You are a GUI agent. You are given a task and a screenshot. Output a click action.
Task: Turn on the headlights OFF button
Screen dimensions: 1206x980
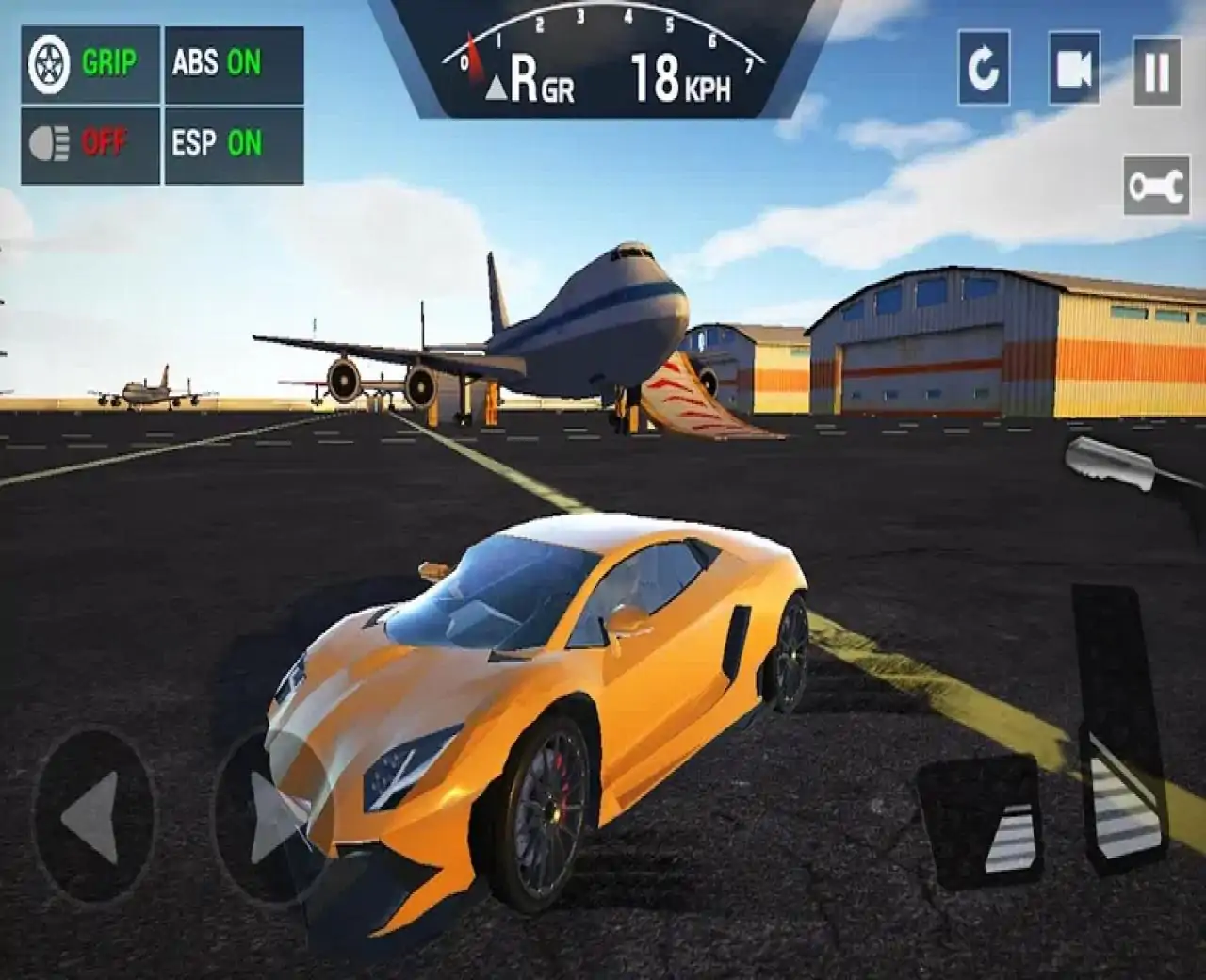(90, 145)
